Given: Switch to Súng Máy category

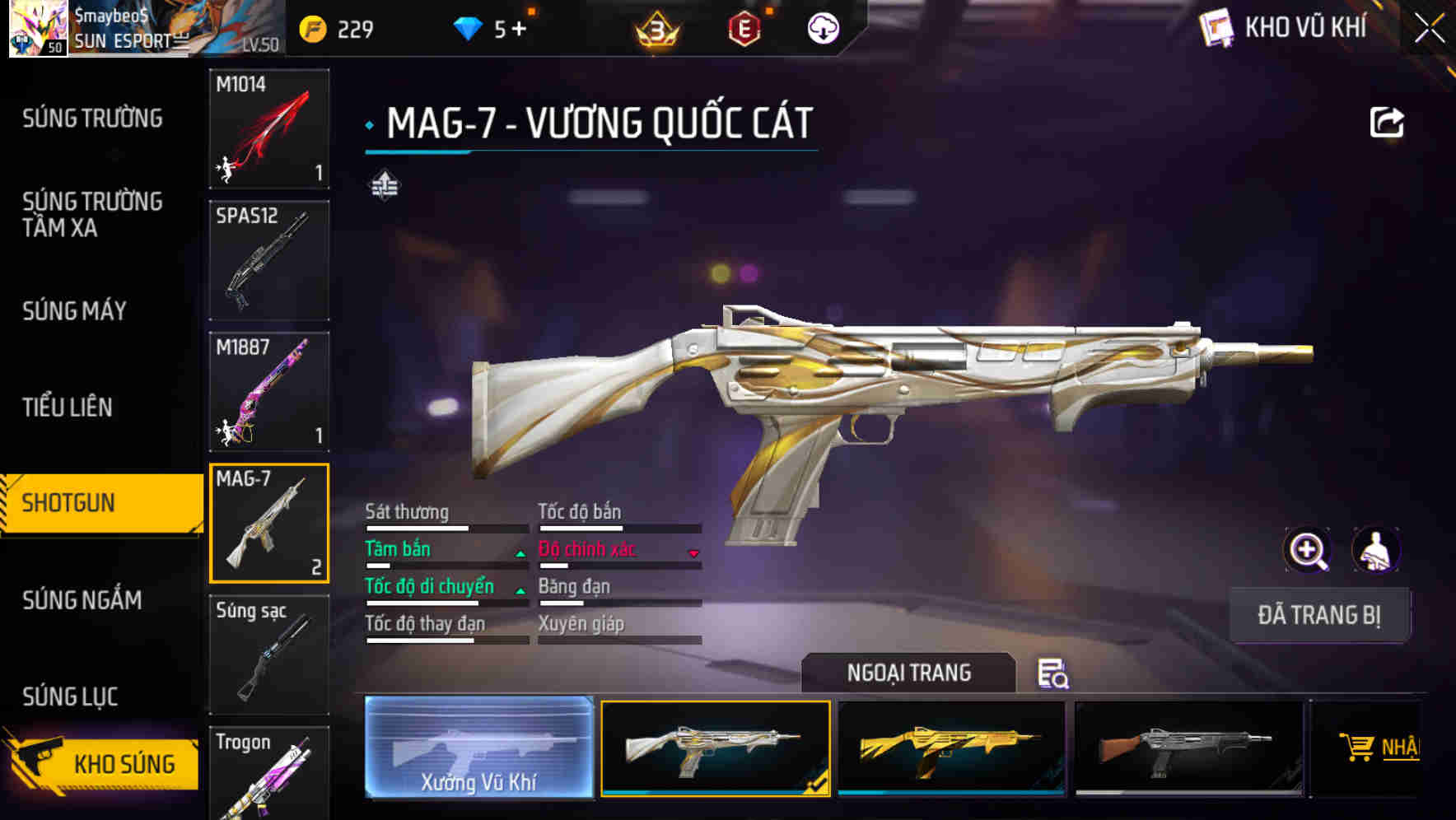Looking at the screenshot, I should (x=74, y=311).
